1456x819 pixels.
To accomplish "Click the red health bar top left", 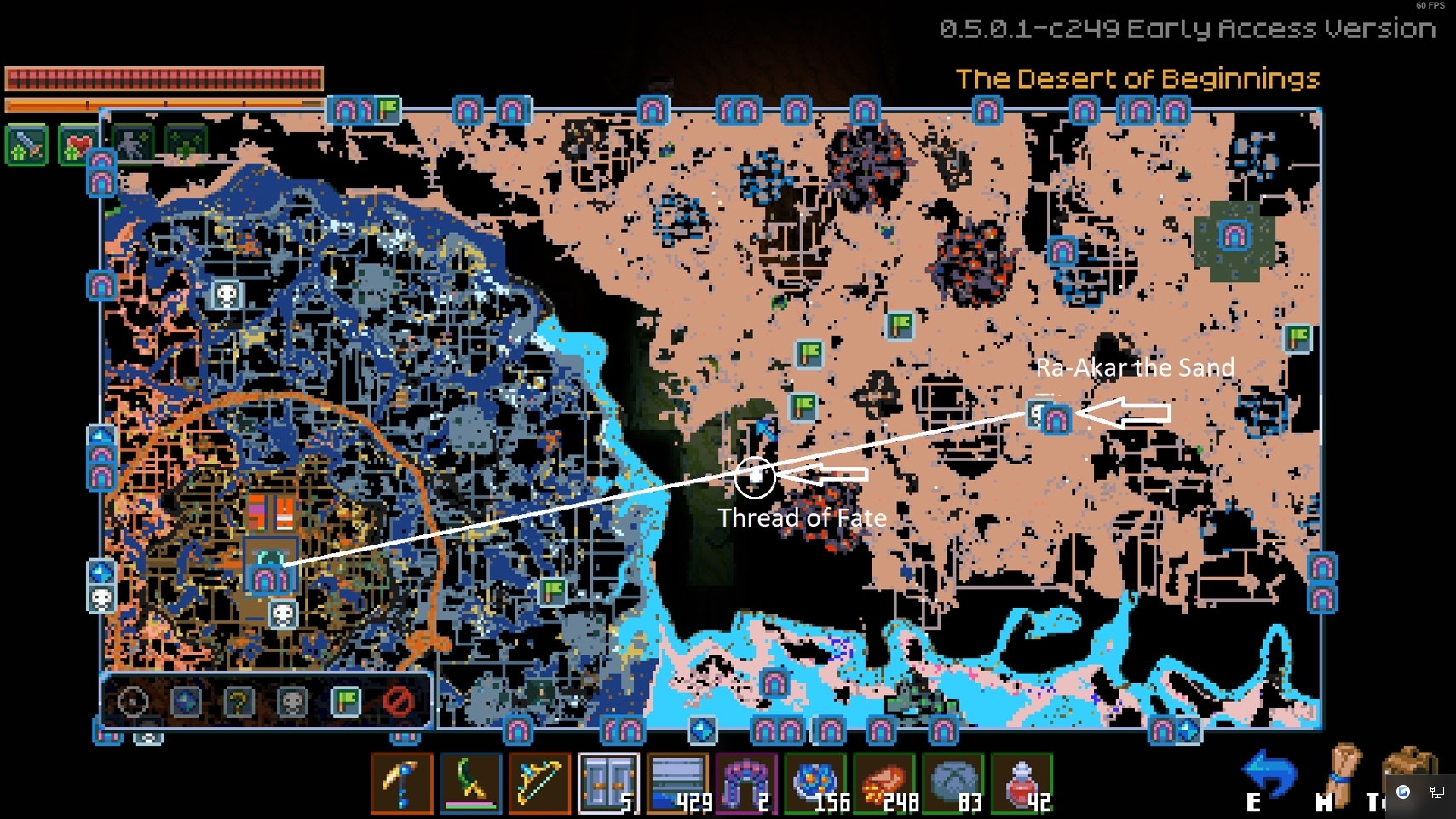I will [x=162, y=77].
